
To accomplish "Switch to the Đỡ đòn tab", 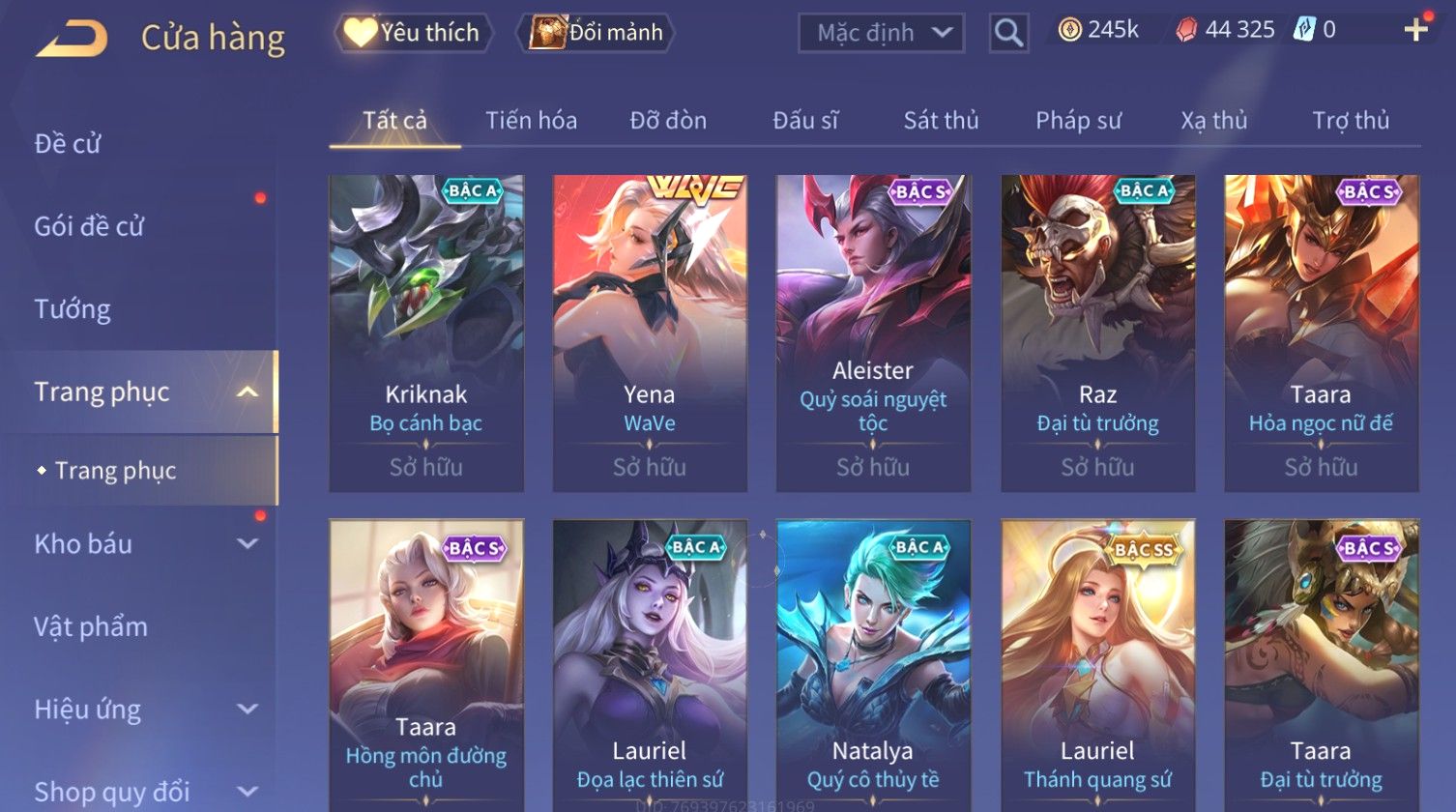I will [668, 121].
